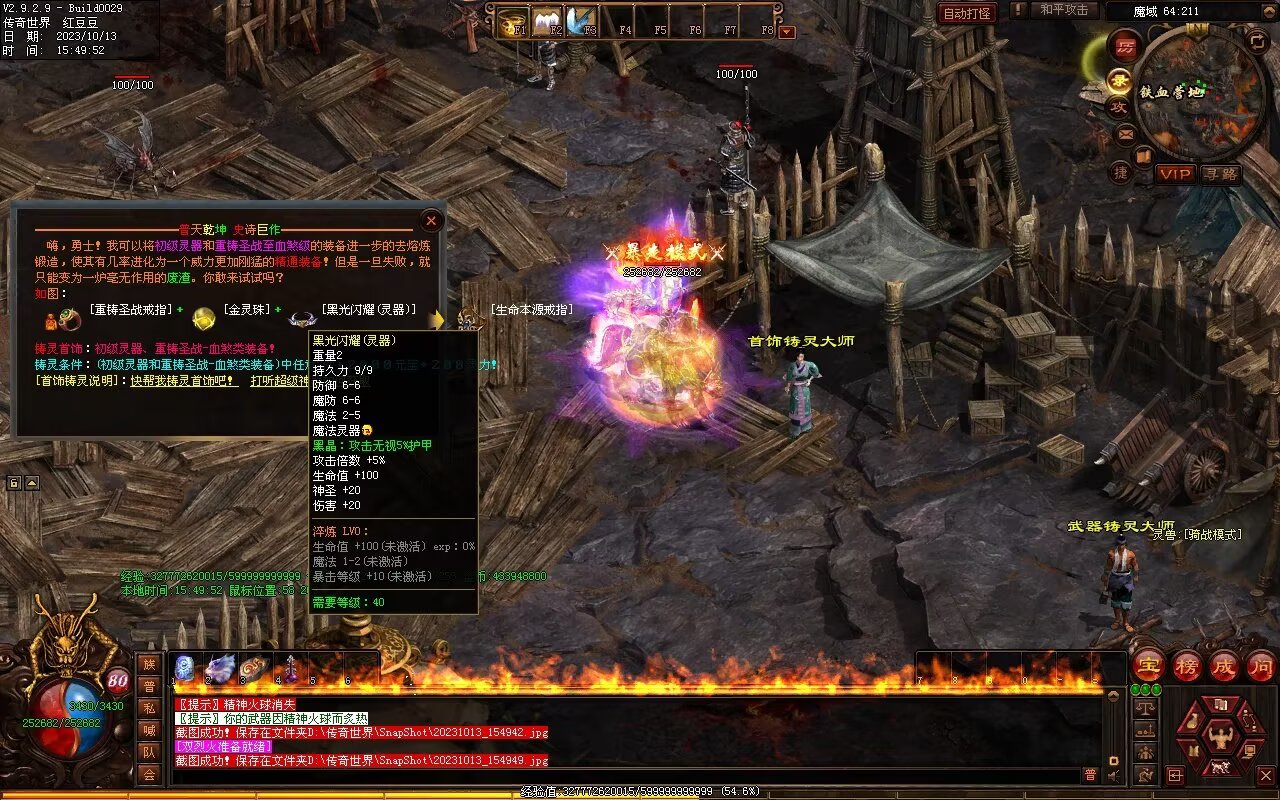Activate 寻路 pathfinding button
The width and height of the screenshot is (1280, 800).
click(x=1221, y=174)
